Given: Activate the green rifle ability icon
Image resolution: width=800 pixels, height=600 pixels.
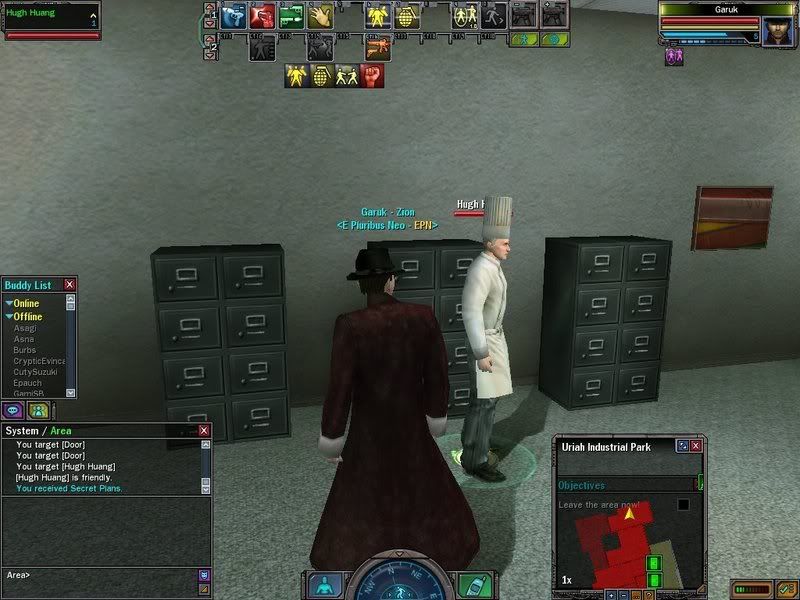Looking at the screenshot, I should [291, 16].
